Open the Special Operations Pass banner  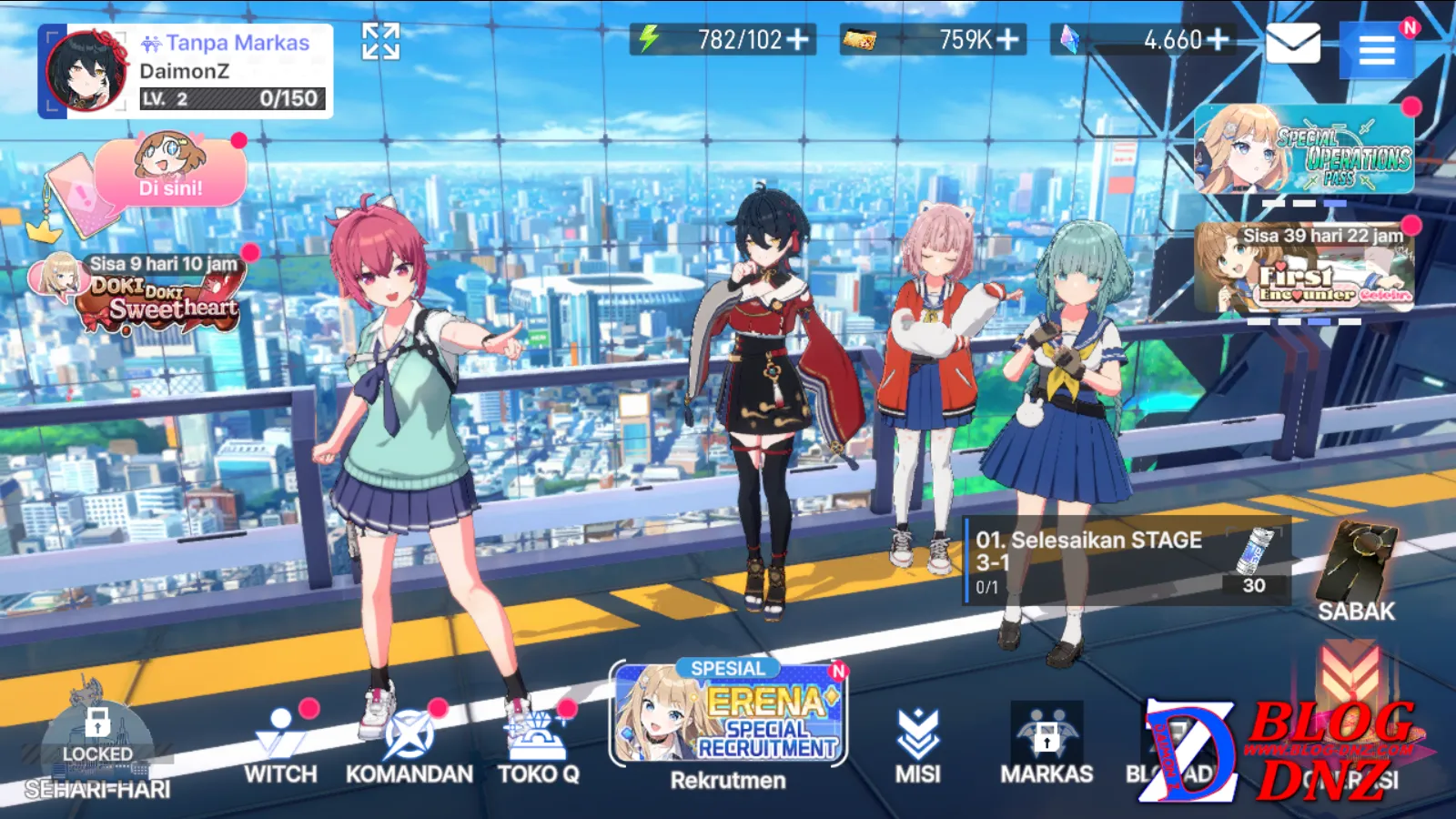1304,149
